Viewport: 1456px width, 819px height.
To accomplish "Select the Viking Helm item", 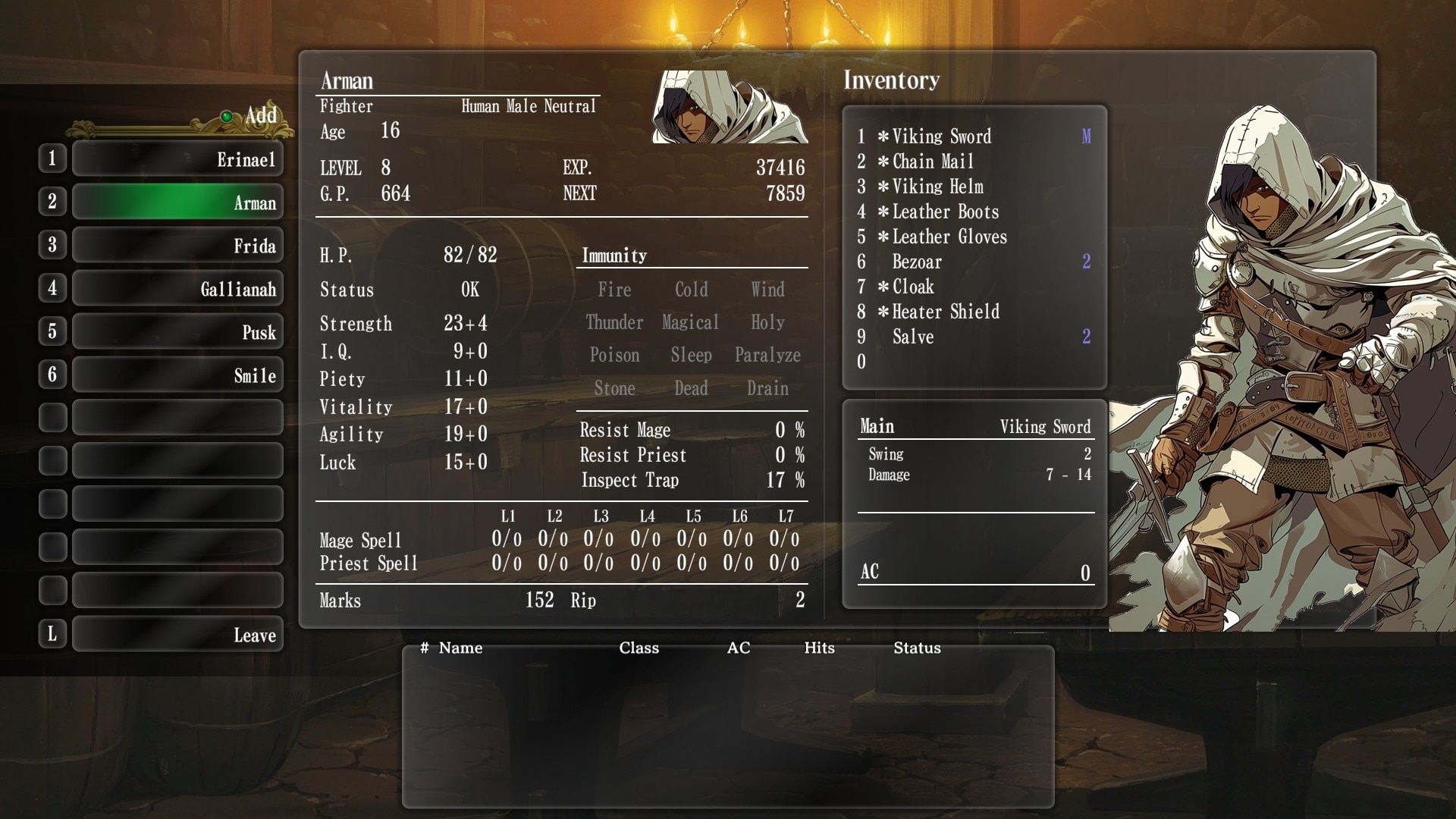I will coord(937,187).
